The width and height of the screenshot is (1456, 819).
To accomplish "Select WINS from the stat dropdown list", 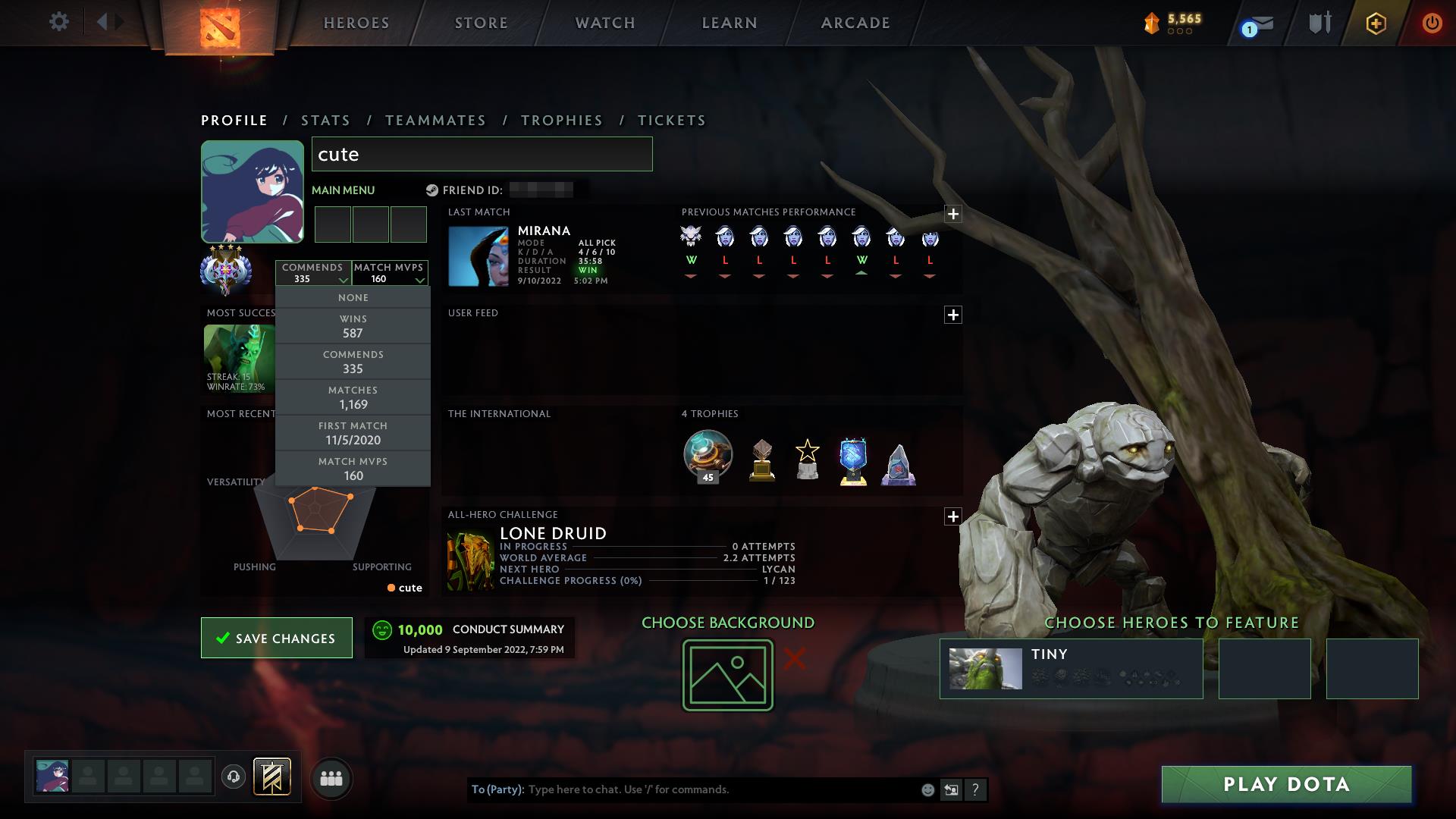I will pyautogui.click(x=353, y=325).
